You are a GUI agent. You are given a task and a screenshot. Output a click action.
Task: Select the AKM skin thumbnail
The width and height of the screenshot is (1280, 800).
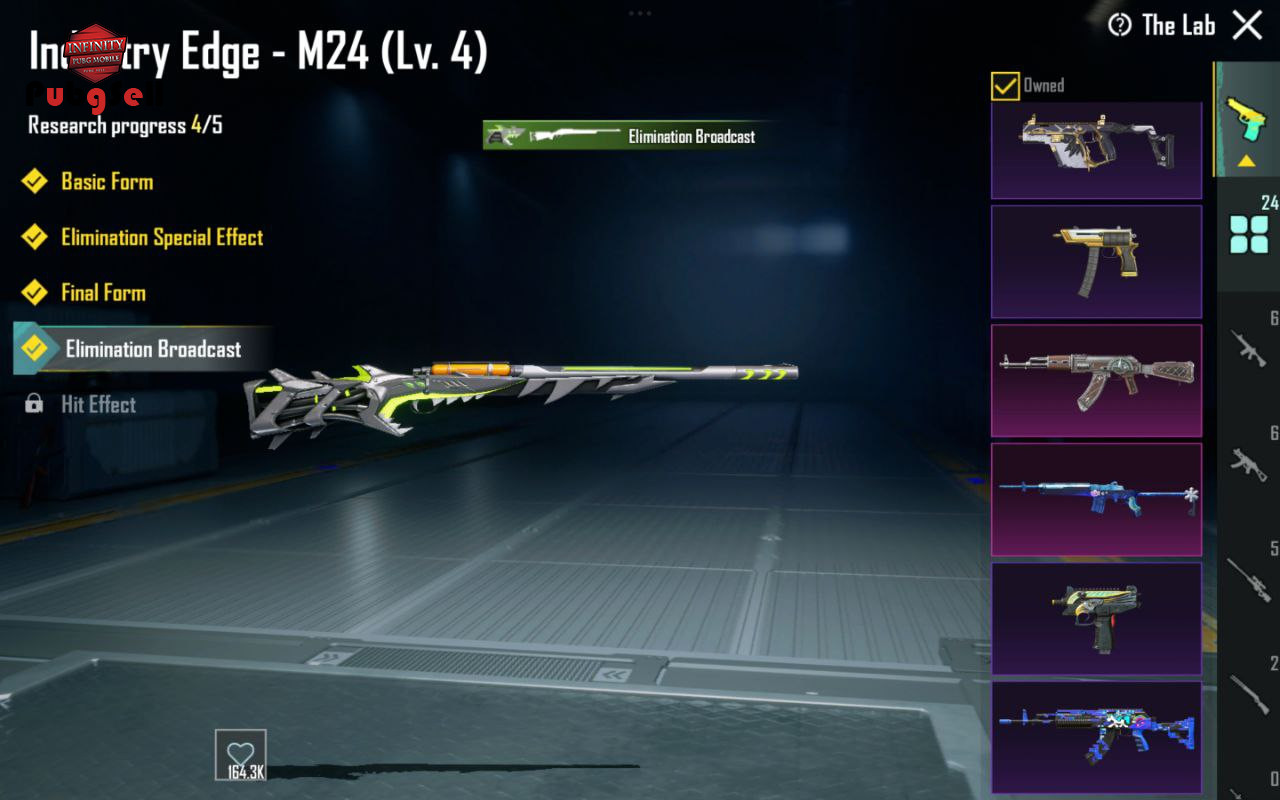coord(1096,380)
